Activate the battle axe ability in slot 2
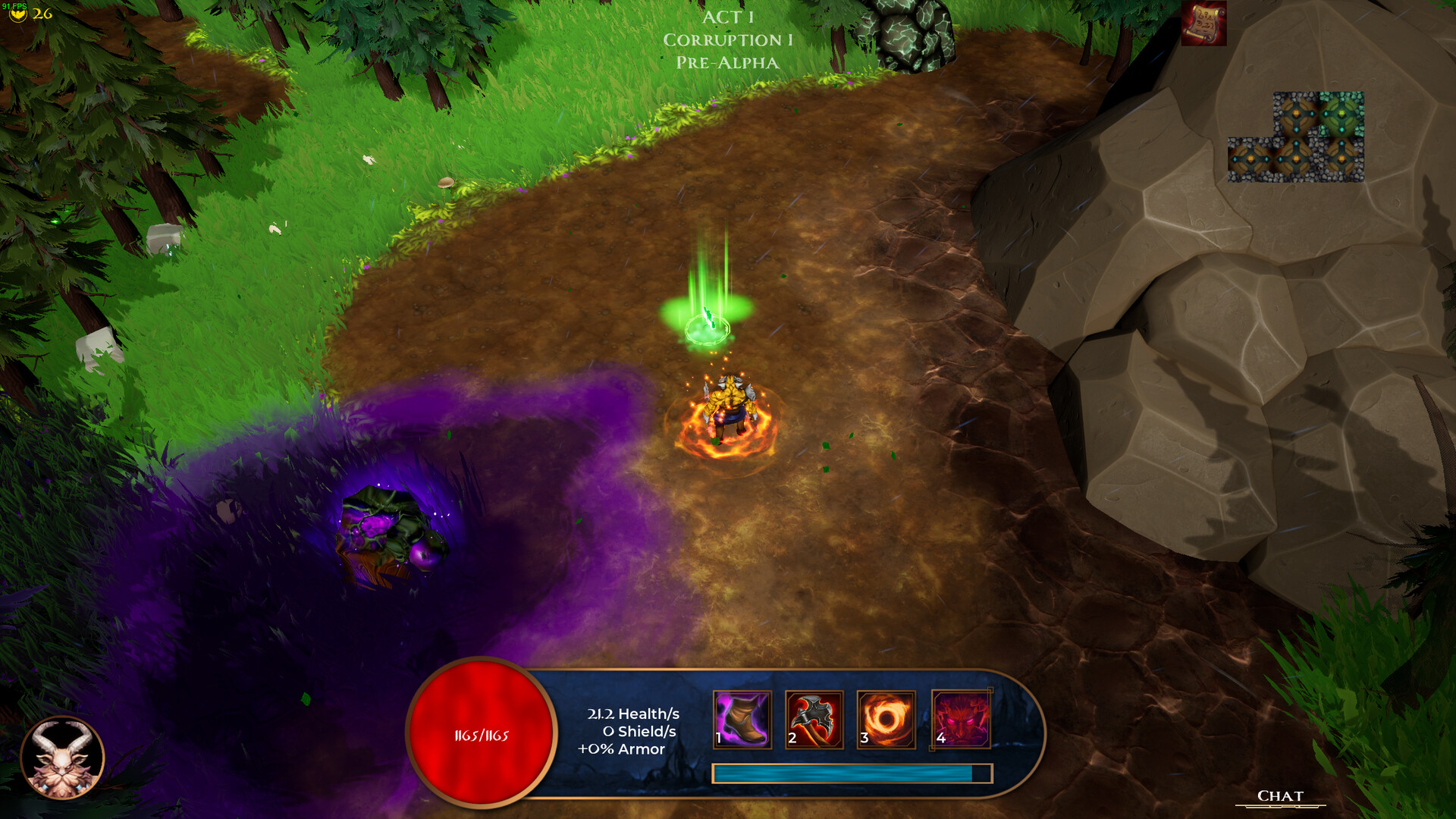1456x819 pixels. pos(813,721)
